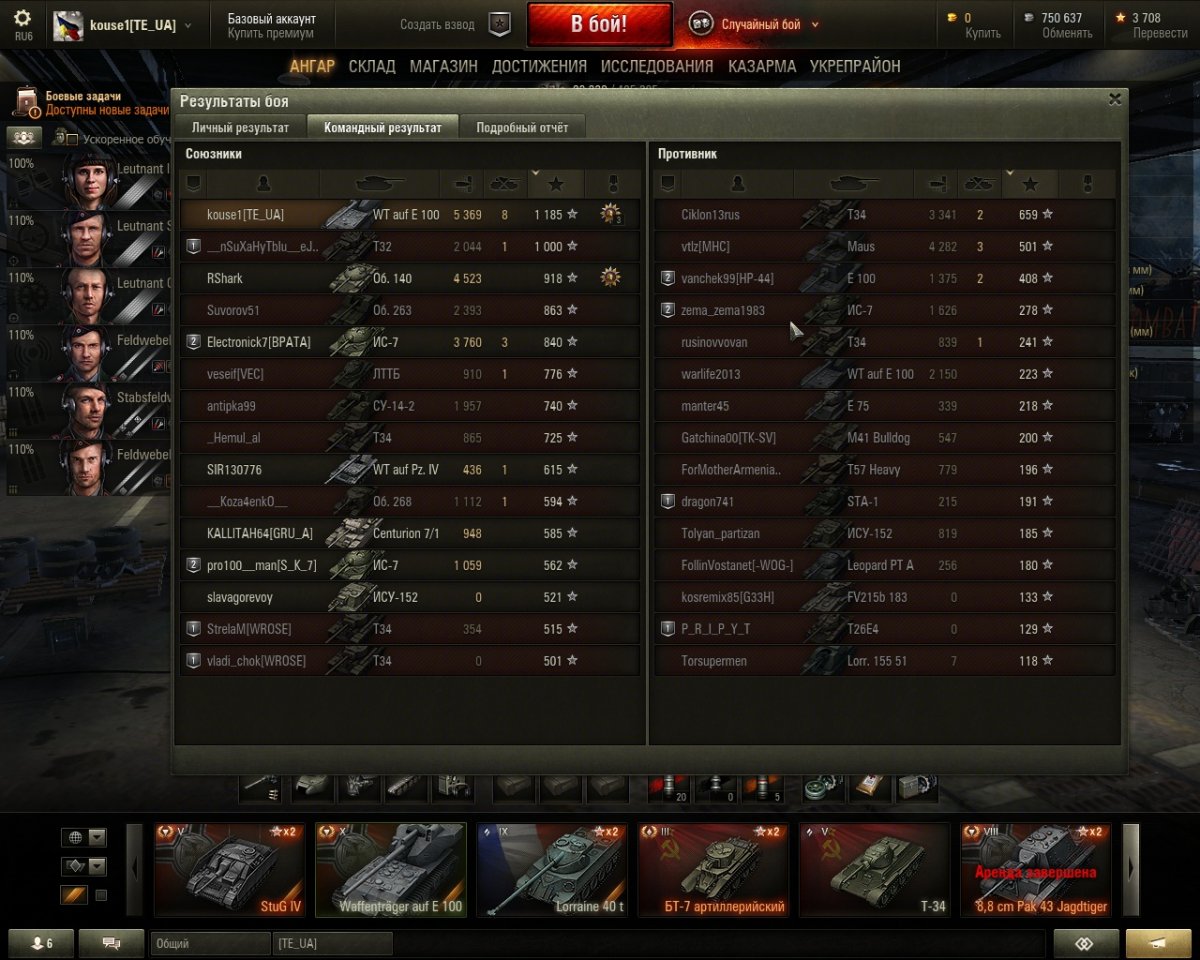Open the КАЗАРМА barracks
Image resolution: width=1200 pixels, height=960 pixels.
coord(762,67)
